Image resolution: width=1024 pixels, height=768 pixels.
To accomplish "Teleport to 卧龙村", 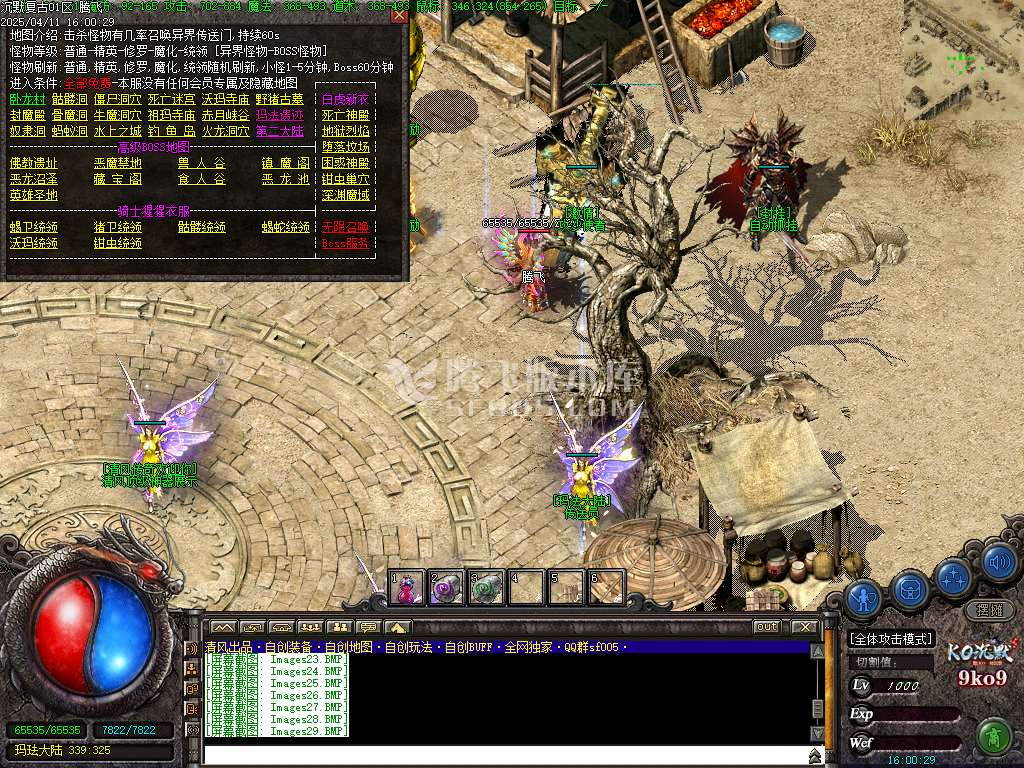I will point(28,100).
